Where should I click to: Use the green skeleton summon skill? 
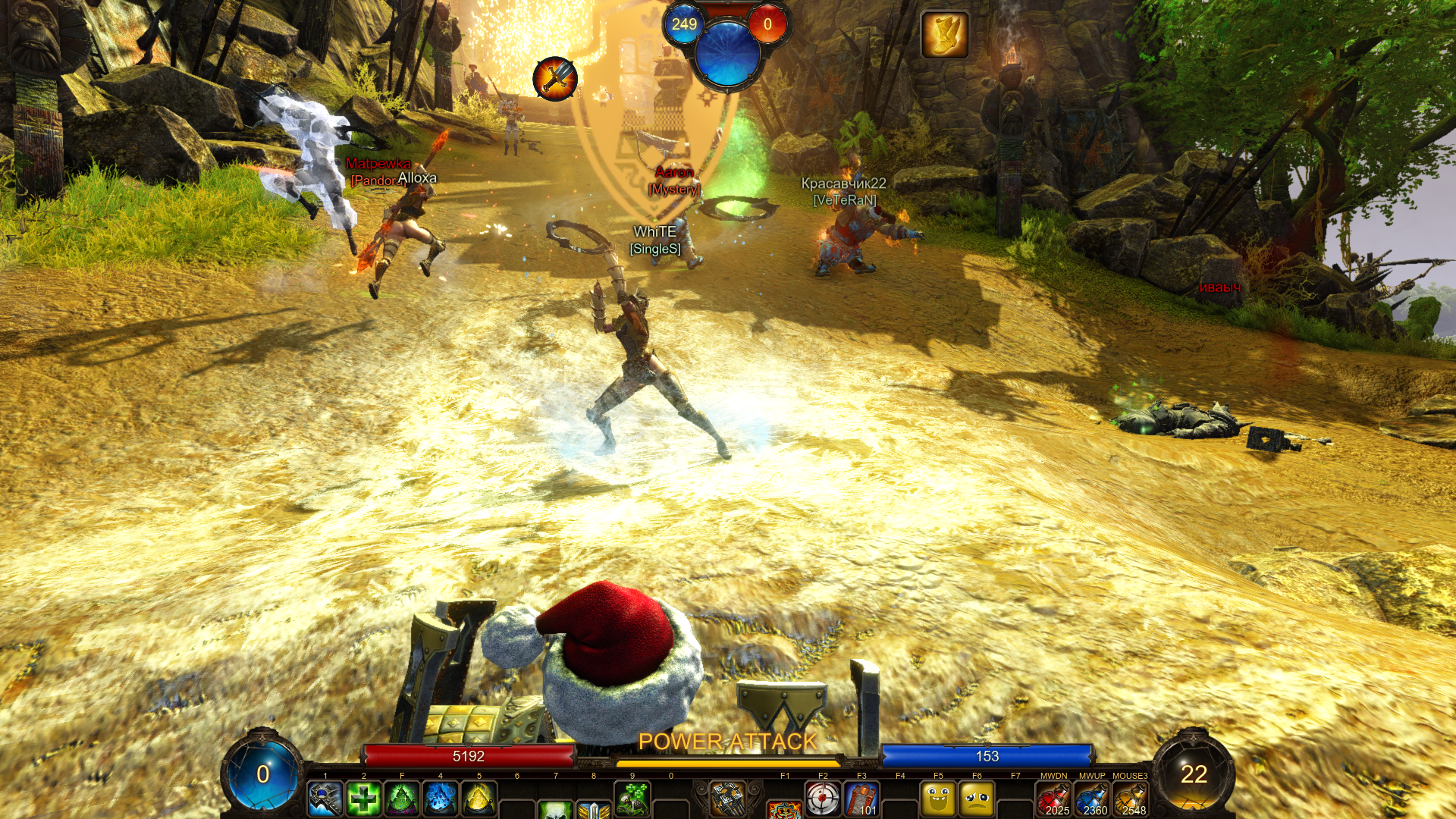[x=632, y=799]
